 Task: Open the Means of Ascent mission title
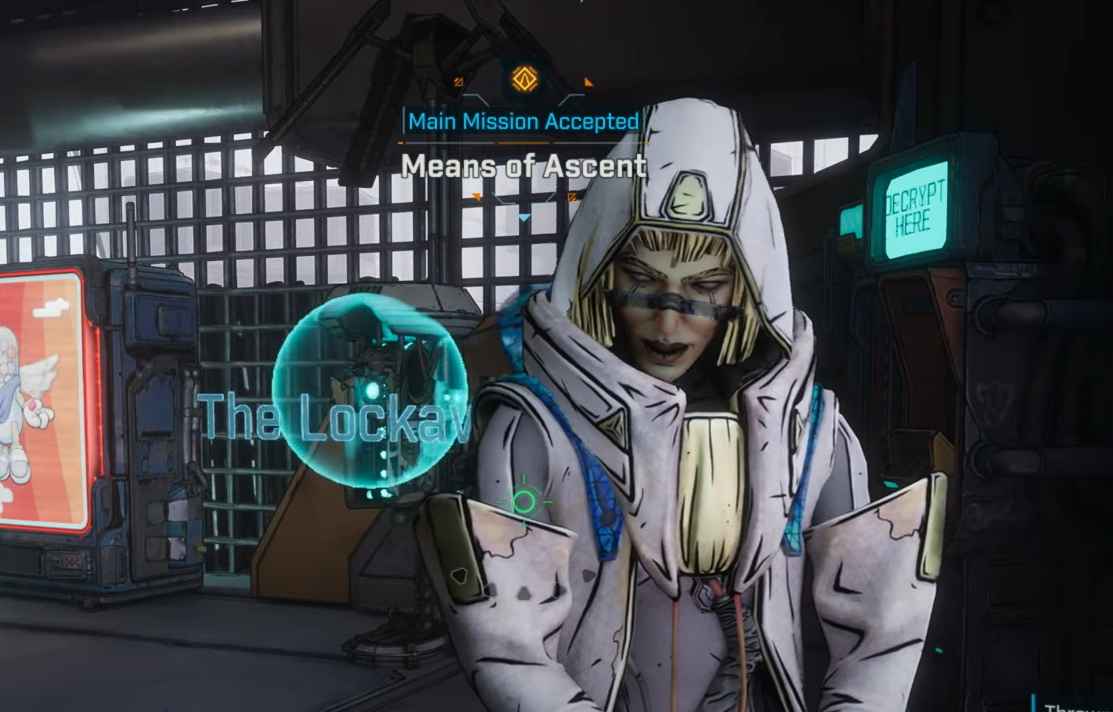coord(523,166)
